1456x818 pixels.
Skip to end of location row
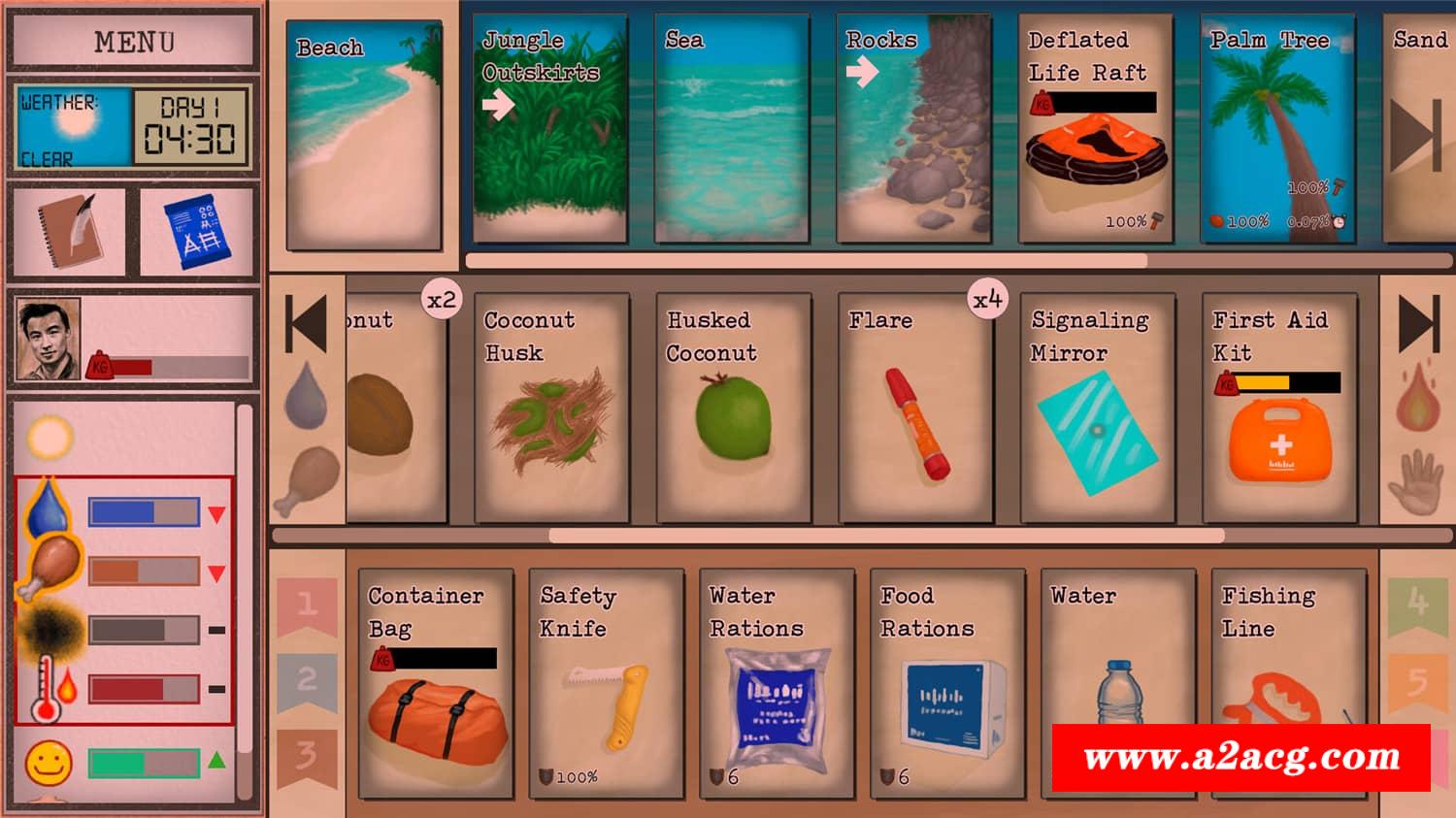point(1416,136)
